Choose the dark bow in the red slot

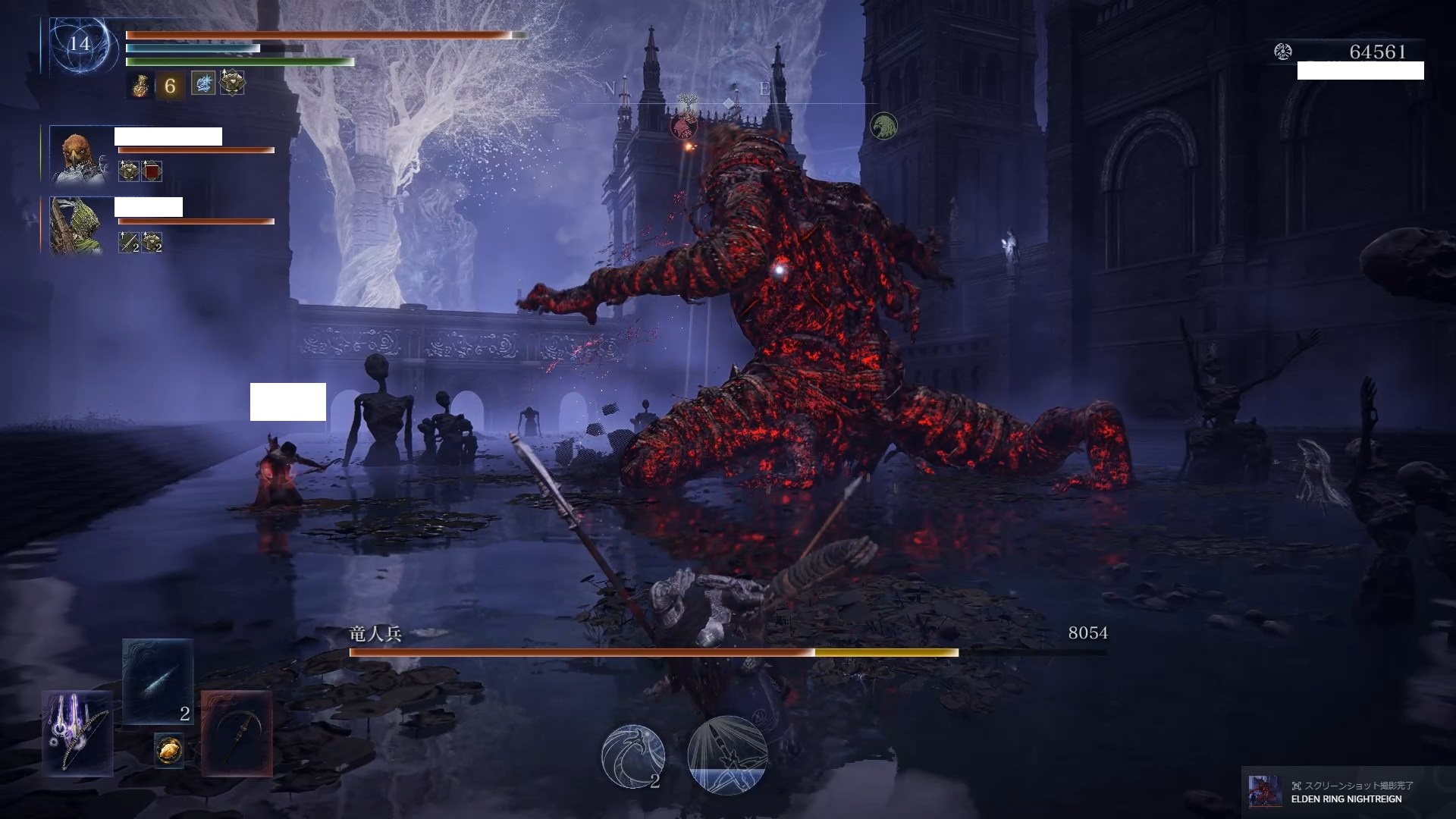237,733
